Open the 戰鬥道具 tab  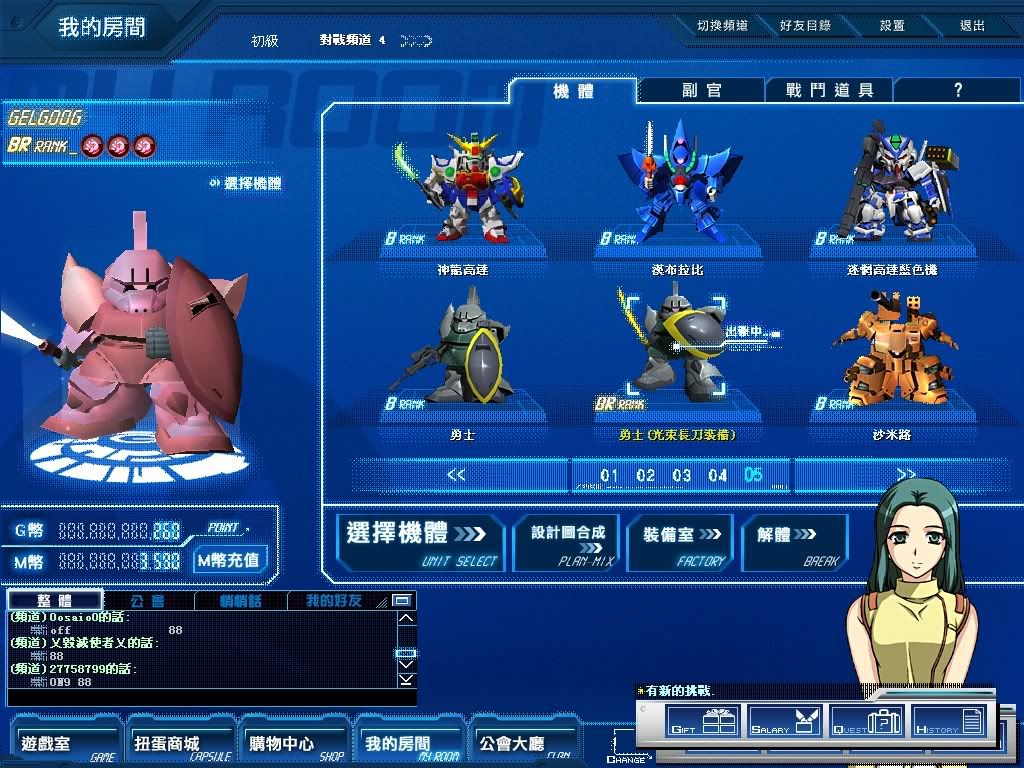(829, 90)
